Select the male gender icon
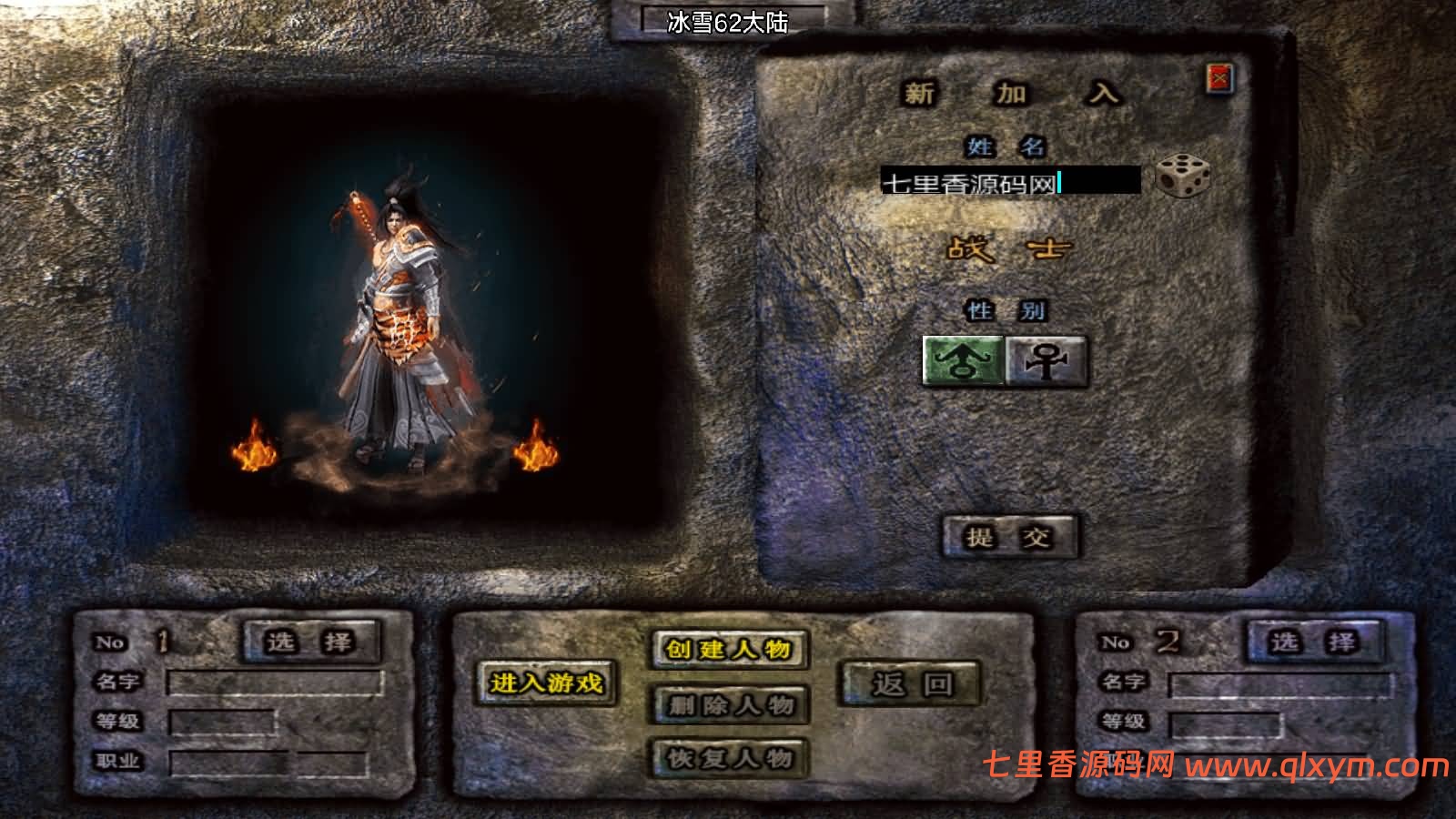Viewport: 1456px width, 819px height. [x=964, y=361]
